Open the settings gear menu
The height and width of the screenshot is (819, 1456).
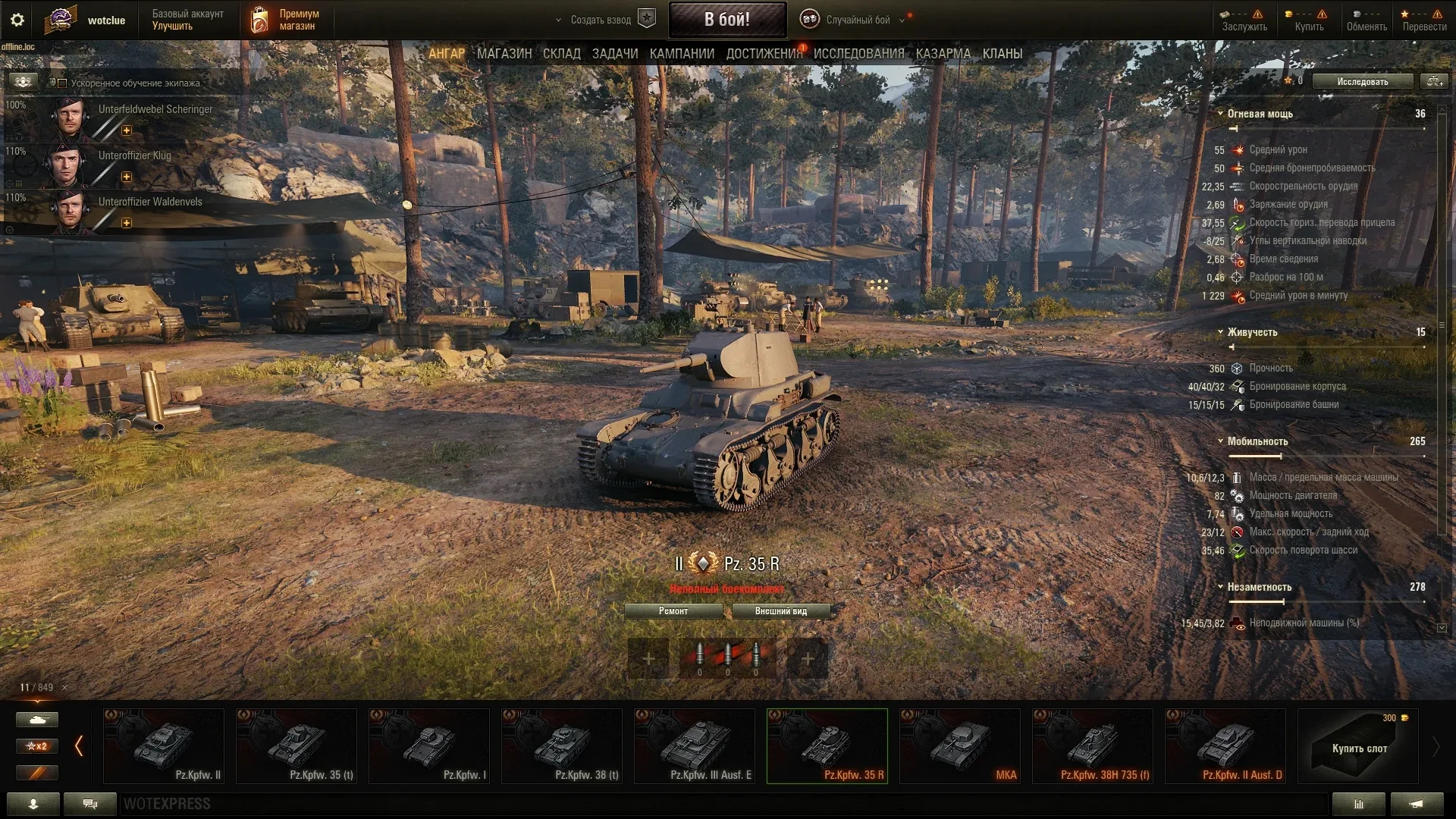17,20
